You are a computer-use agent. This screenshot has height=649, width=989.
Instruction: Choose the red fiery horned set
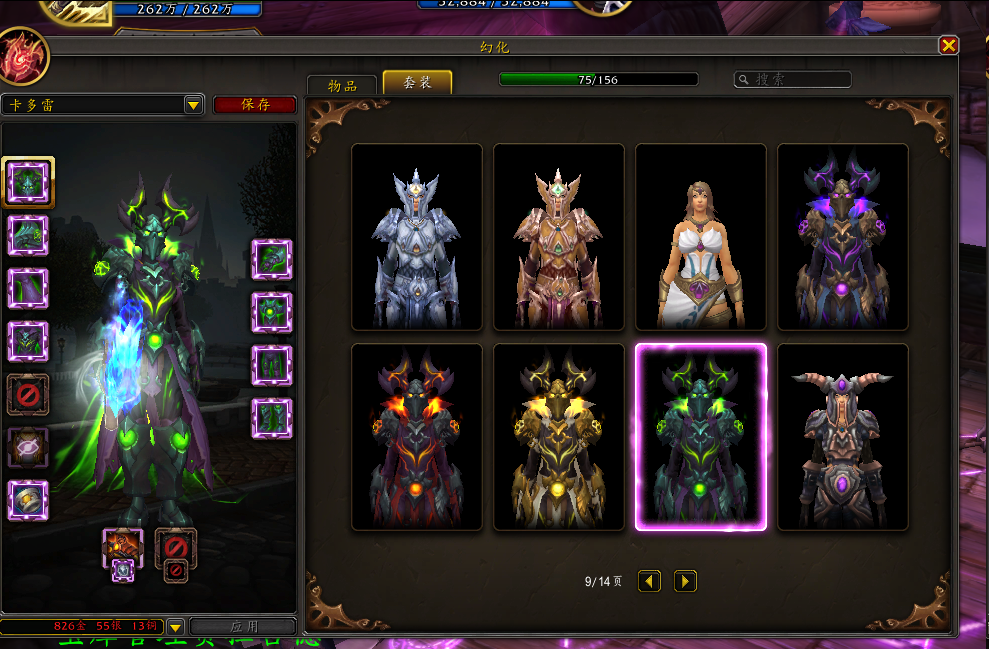(417, 437)
